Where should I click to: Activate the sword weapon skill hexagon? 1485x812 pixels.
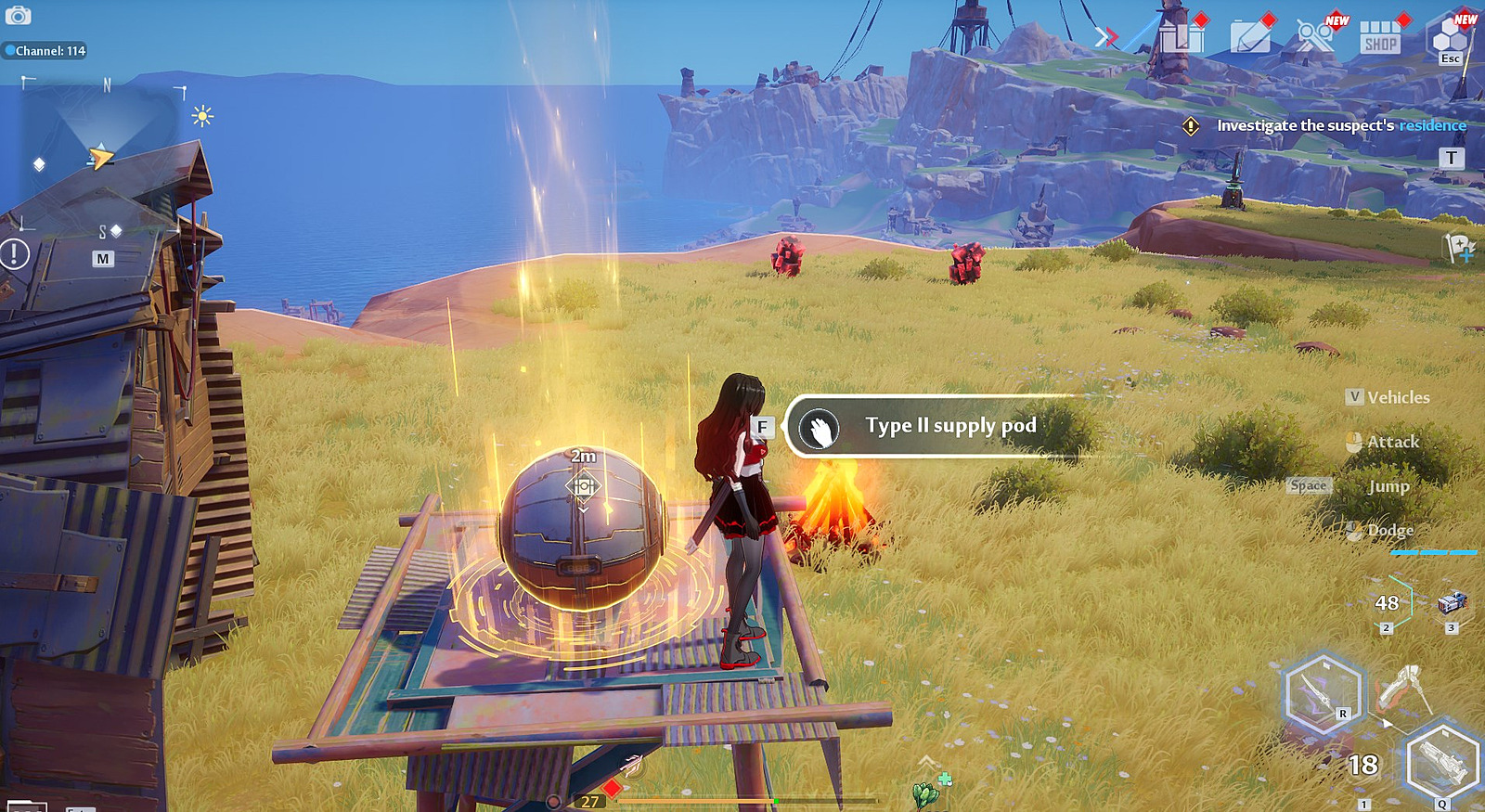(1324, 694)
